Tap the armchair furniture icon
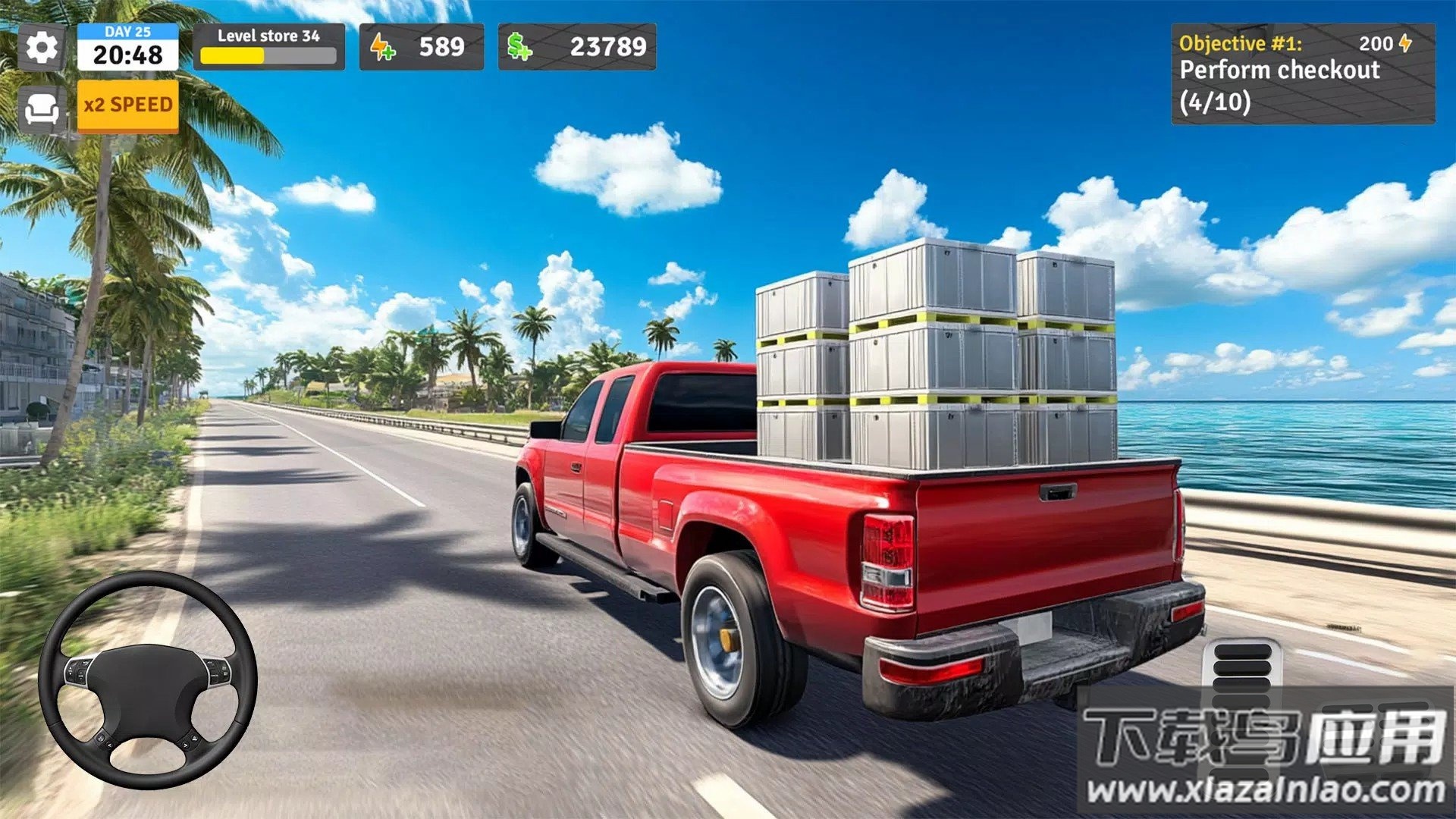 [x=41, y=110]
